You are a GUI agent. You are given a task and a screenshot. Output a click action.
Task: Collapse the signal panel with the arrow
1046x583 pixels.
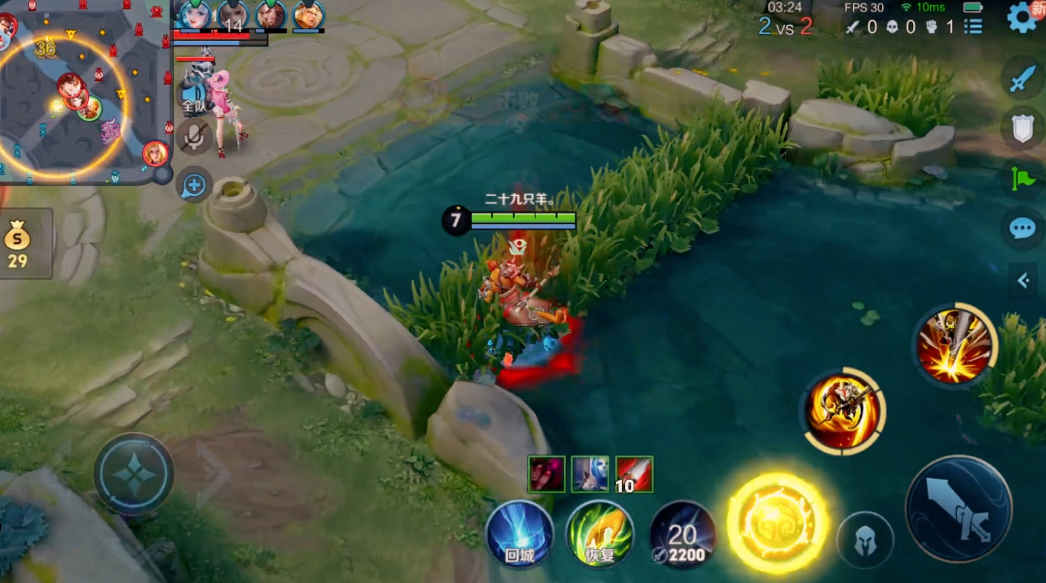[1023, 281]
